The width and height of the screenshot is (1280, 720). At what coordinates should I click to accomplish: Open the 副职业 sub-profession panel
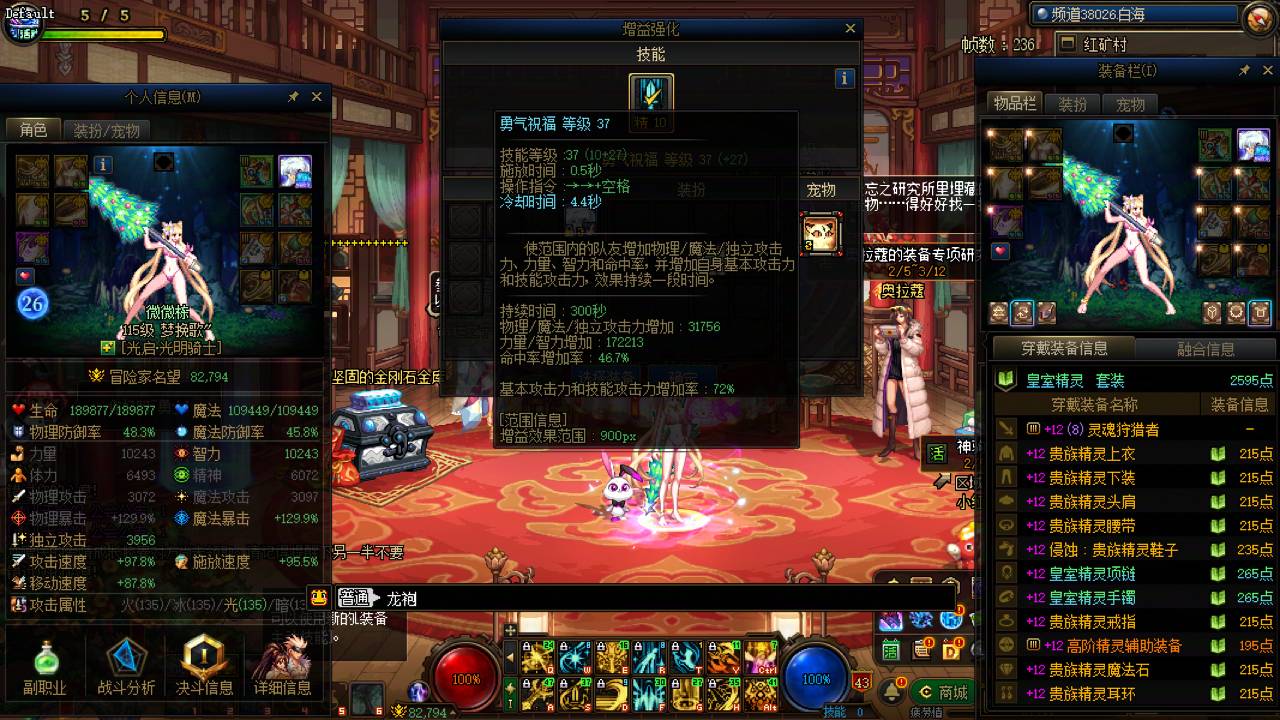[45, 660]
